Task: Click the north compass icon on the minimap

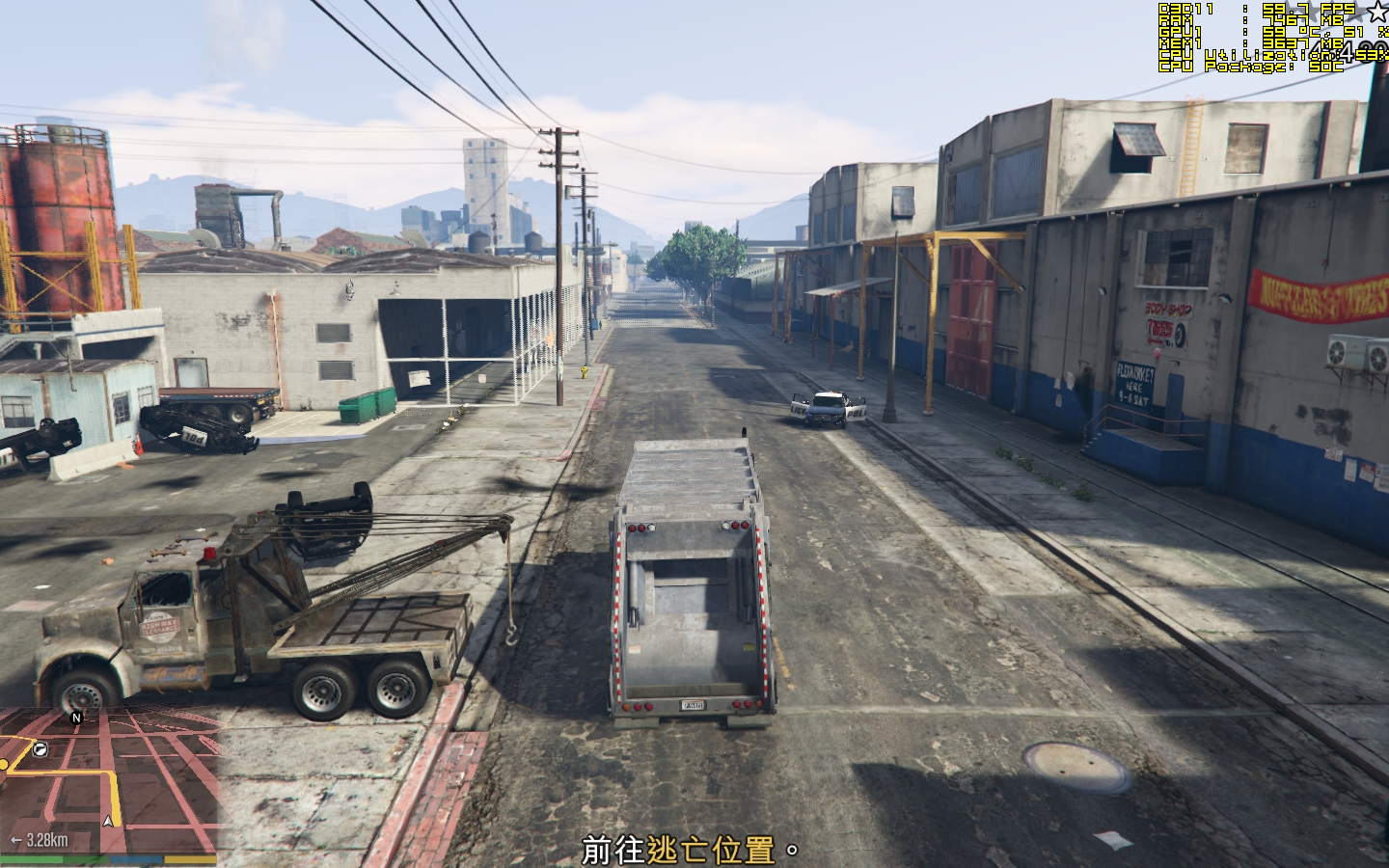Action: pos(75,719)
